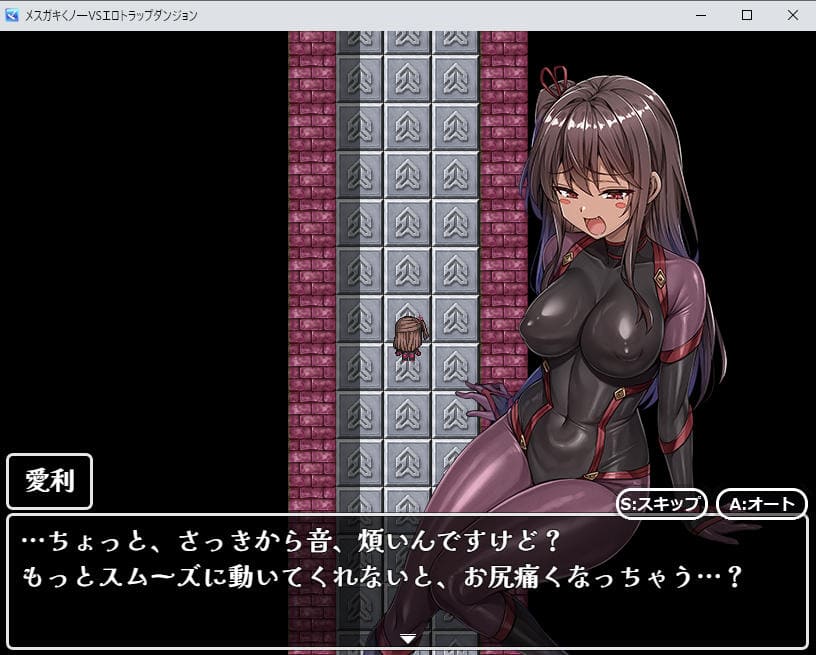Click the S:スキップ skip button
Screen dimensions: 816x655
pos(663,503)
